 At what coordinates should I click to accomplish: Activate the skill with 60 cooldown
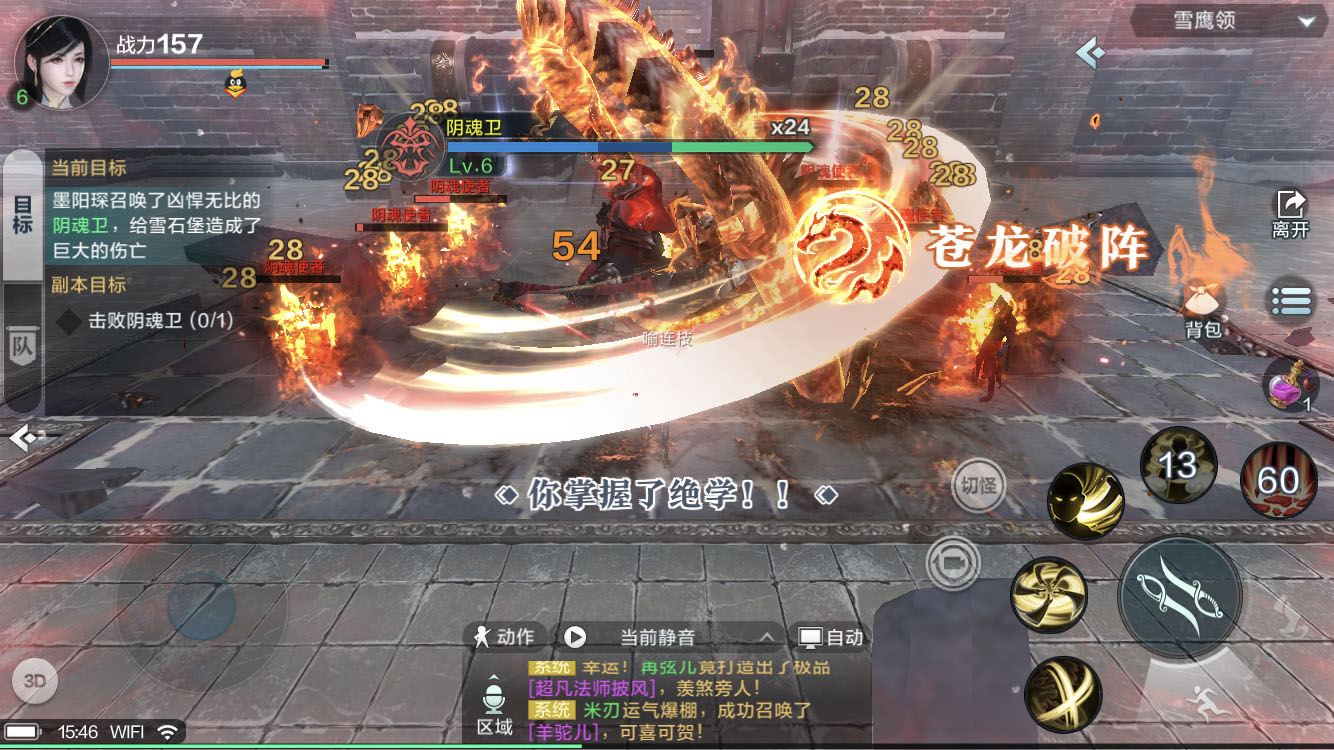(1278, 481)
